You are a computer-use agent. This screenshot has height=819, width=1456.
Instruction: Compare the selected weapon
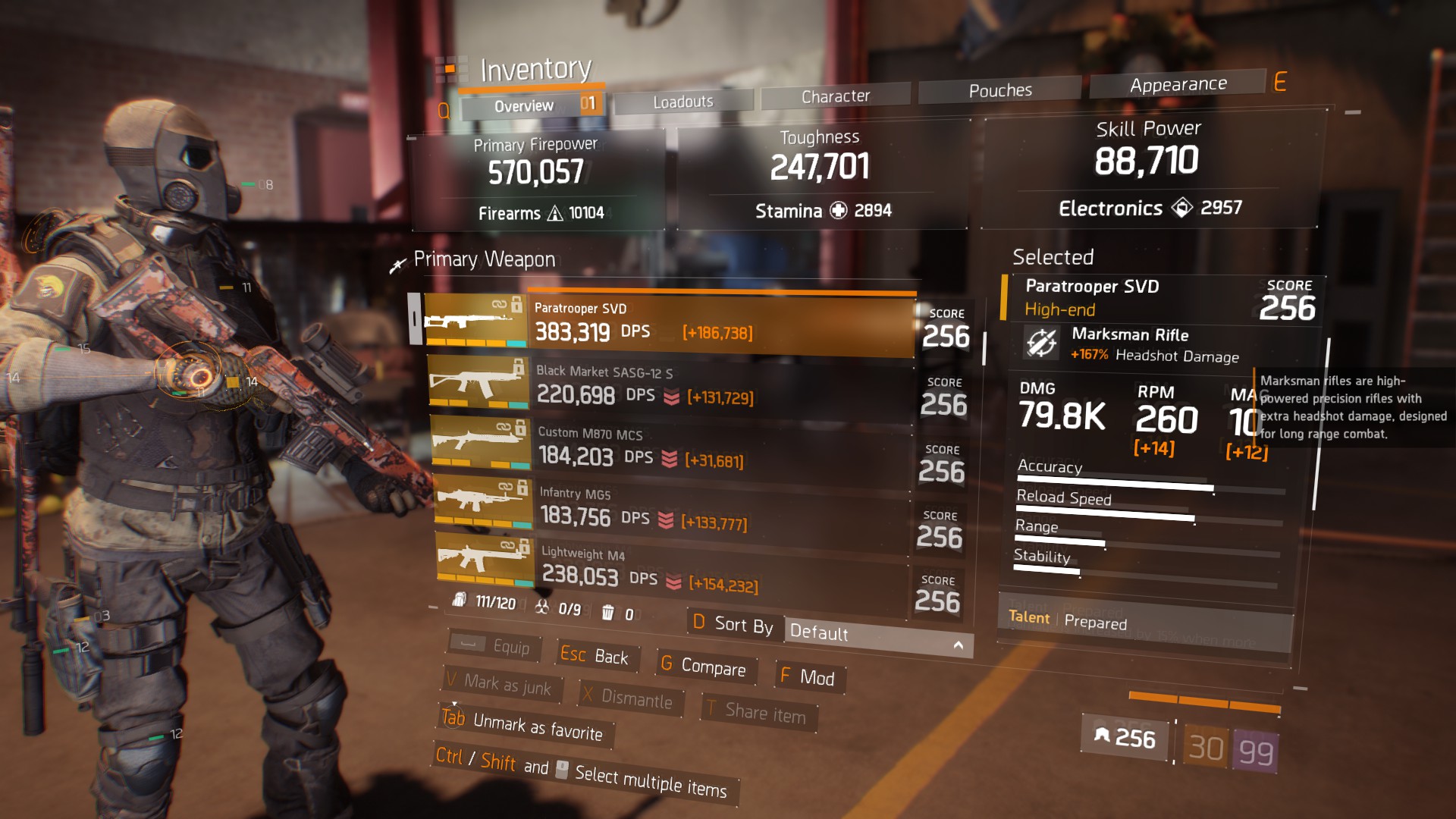point(703,667)
